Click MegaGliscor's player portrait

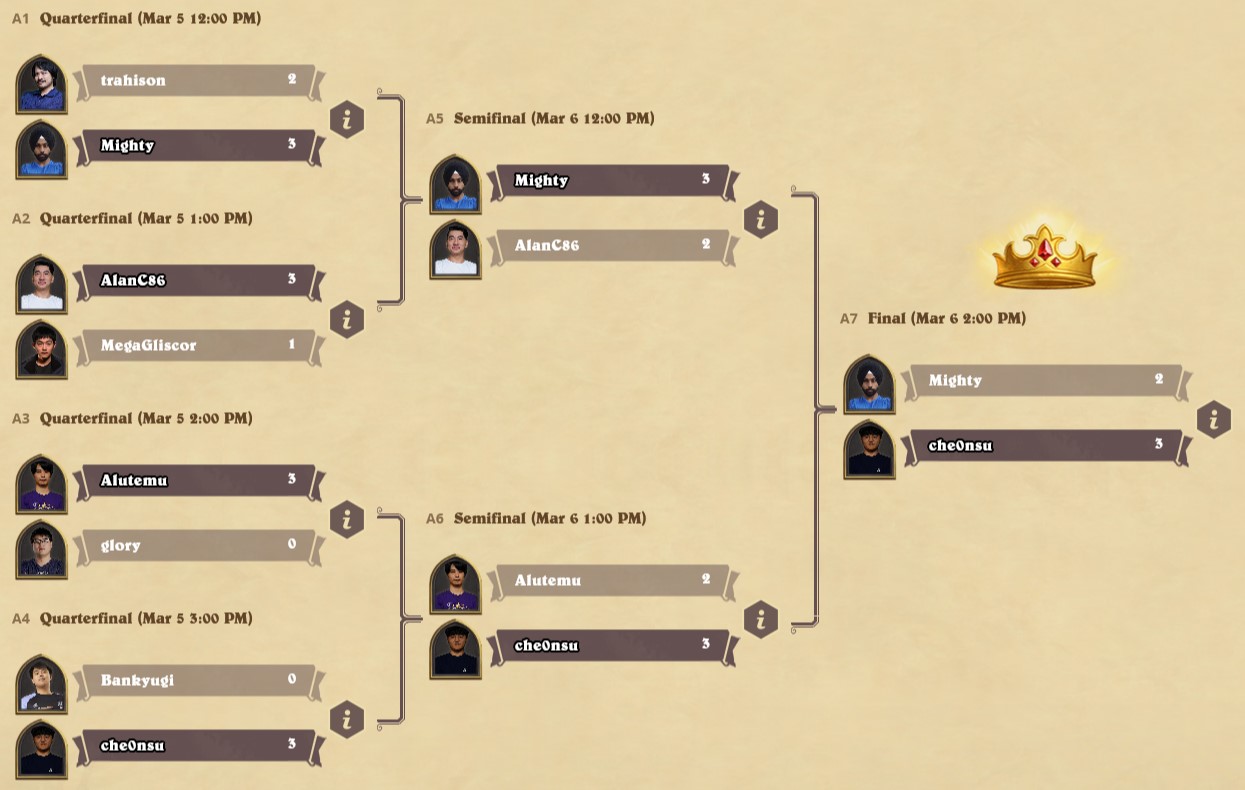[42, 349]
